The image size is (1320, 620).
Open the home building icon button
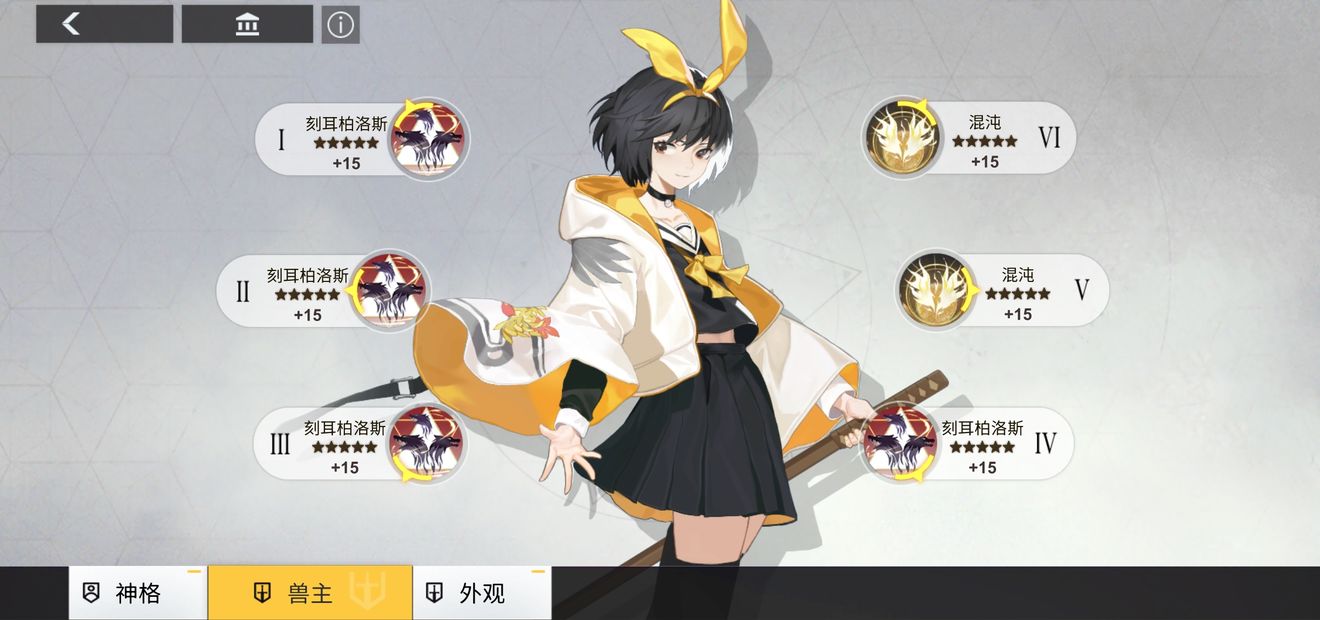coord(247,24)
